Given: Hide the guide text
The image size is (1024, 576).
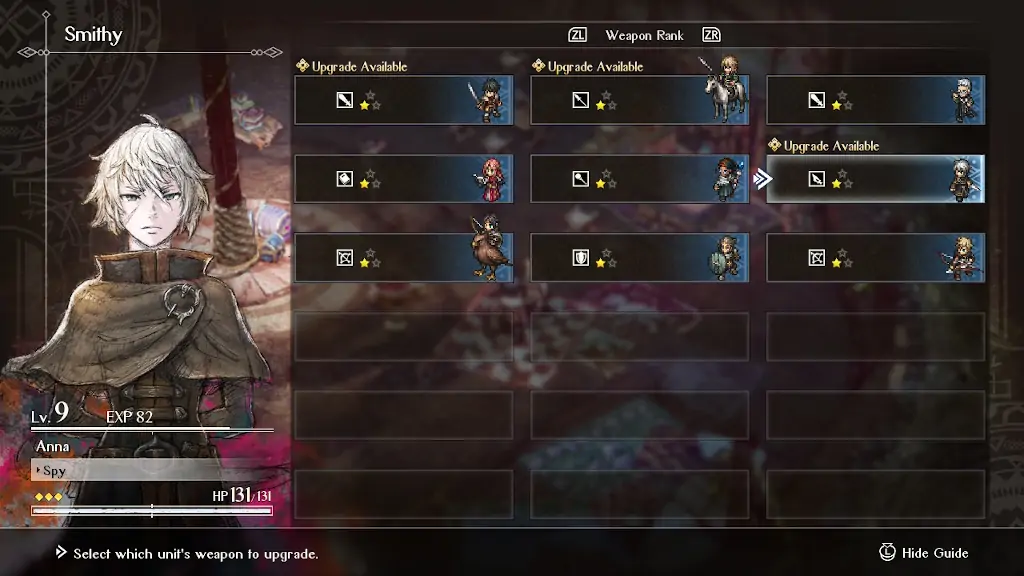Looking at the screenshot, I should coord(923,552).
